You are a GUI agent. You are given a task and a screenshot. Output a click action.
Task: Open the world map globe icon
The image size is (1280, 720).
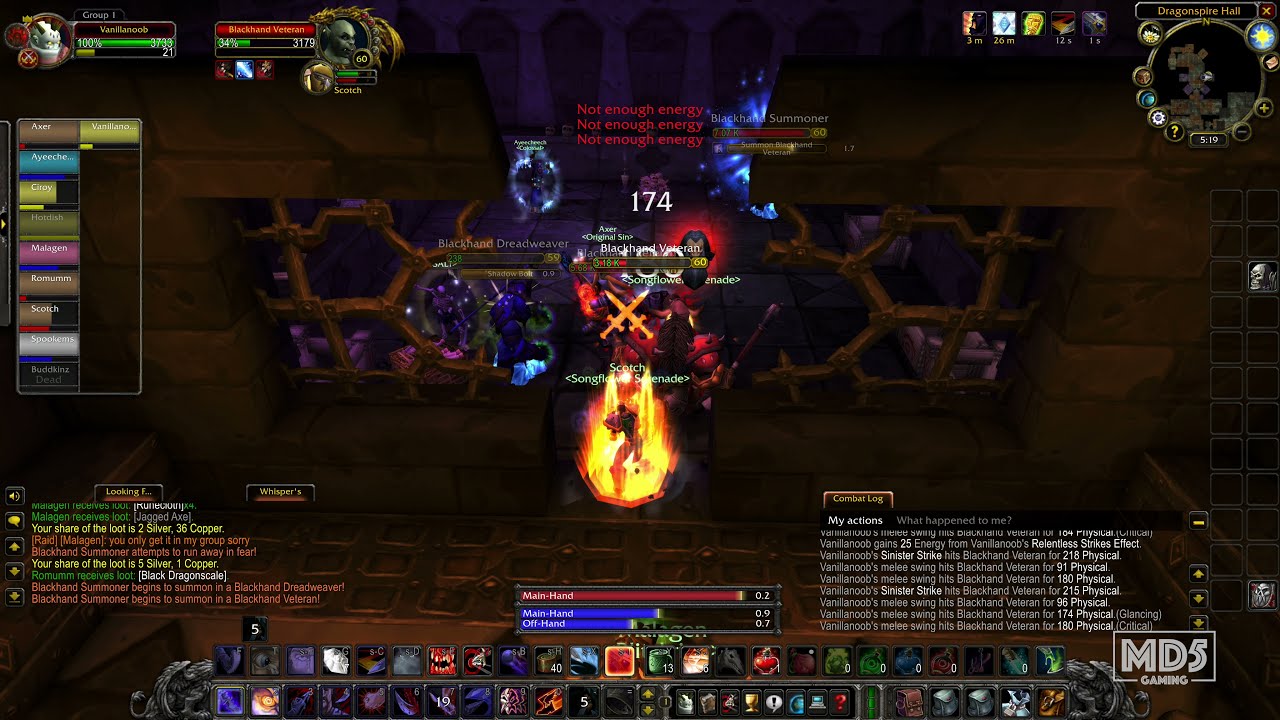[x=1147, y=98]
